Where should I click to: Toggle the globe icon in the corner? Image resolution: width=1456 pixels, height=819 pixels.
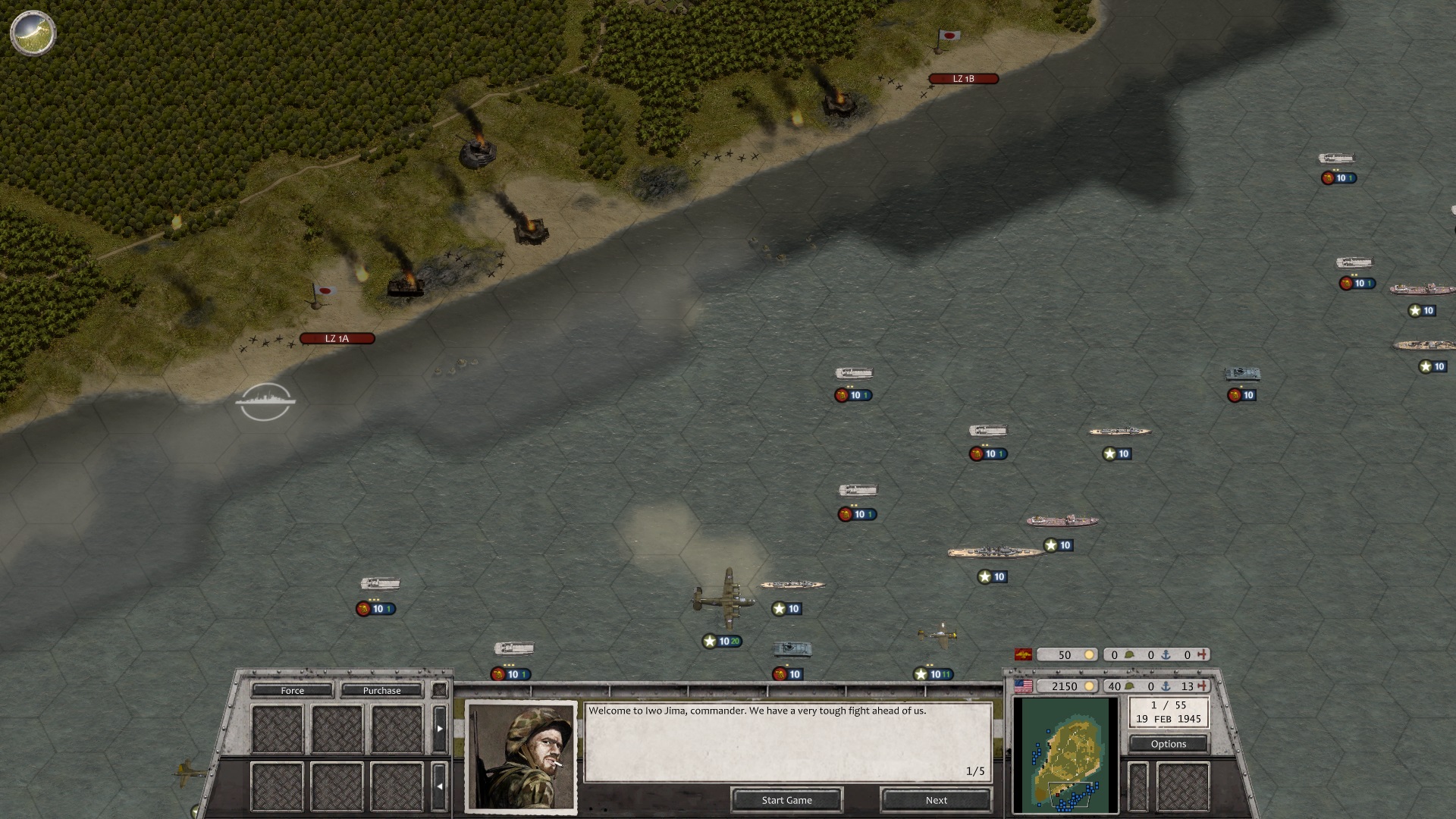(33, 32)
